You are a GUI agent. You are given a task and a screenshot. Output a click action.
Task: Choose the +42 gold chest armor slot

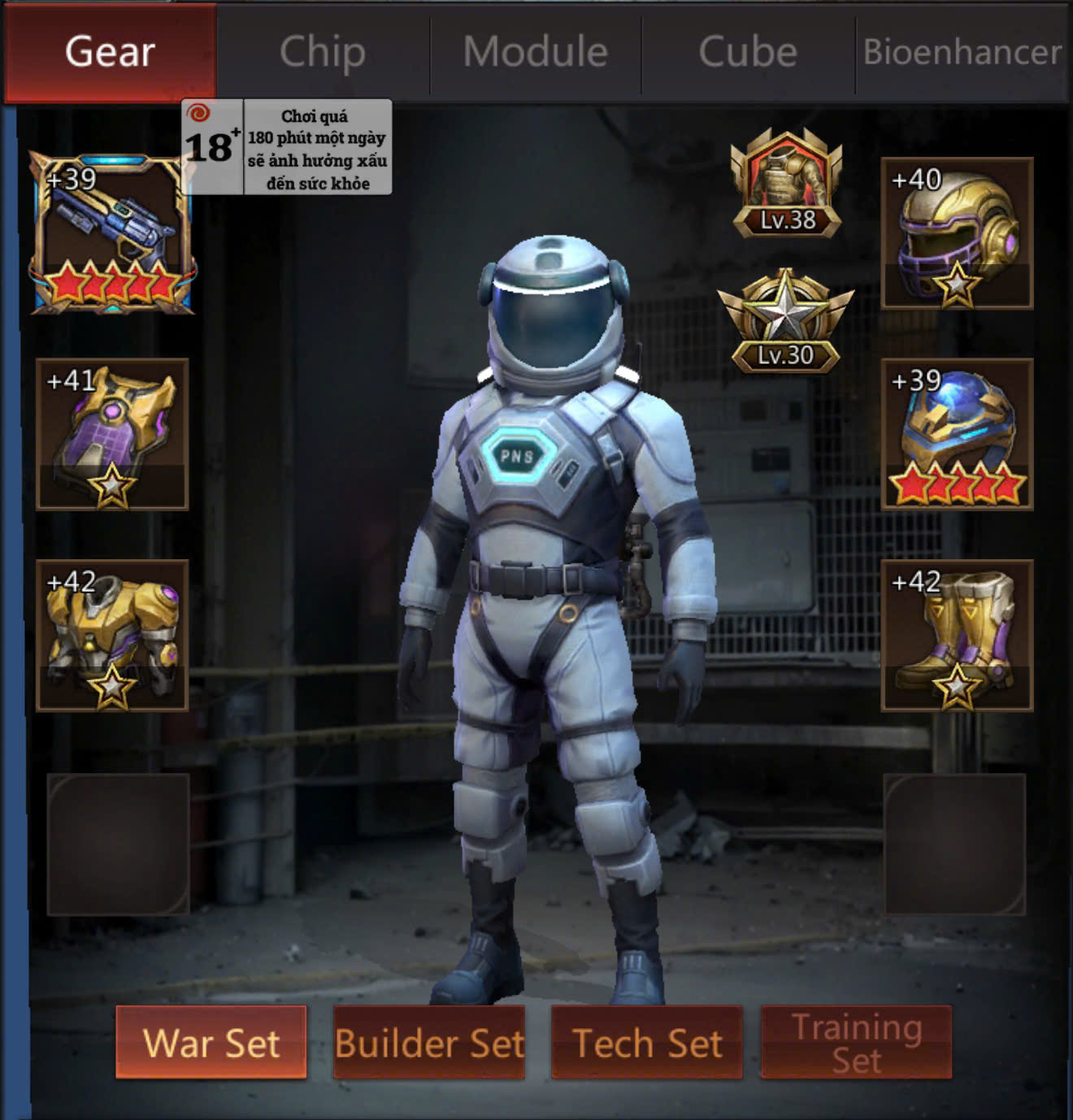112,635
